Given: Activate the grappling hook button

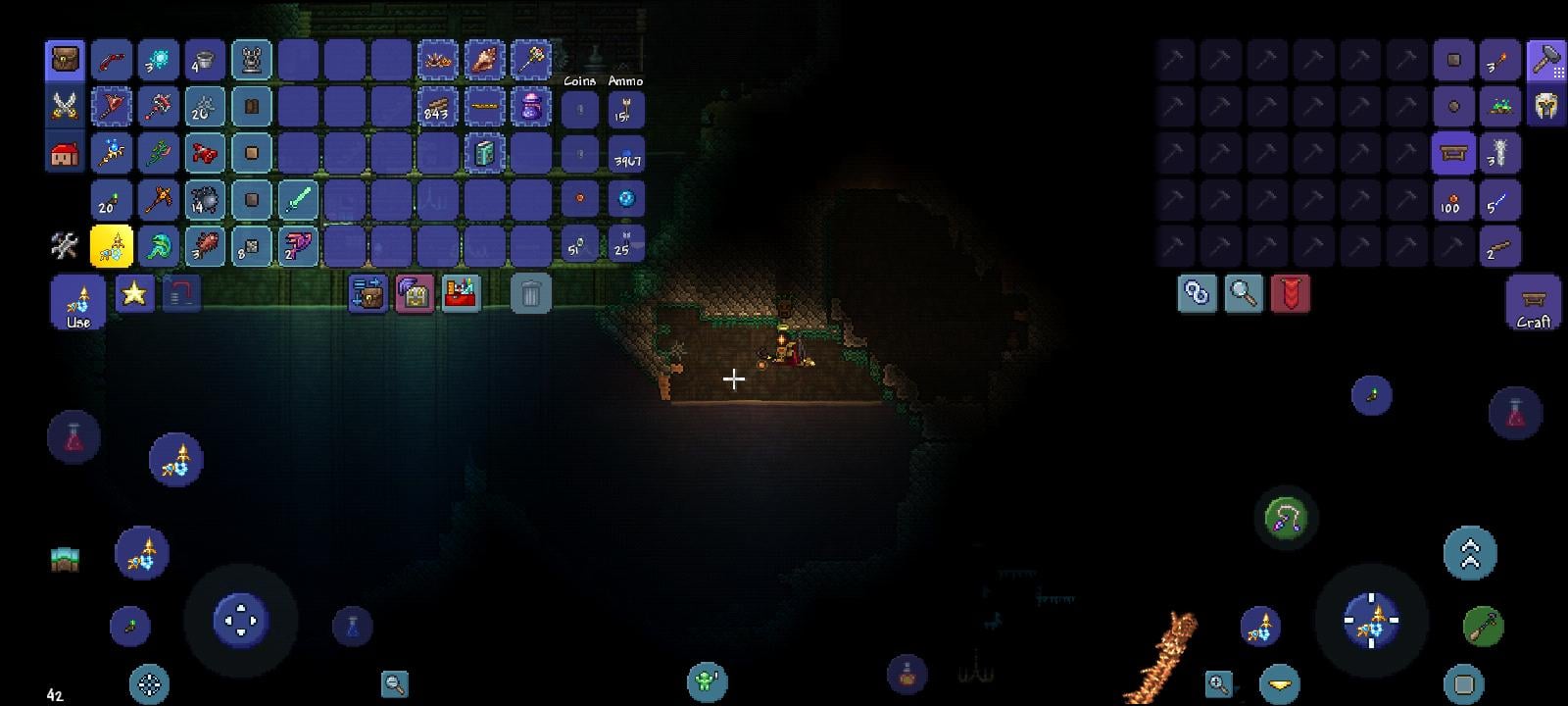Looking at the screenshot, I should coord(1286,519).
